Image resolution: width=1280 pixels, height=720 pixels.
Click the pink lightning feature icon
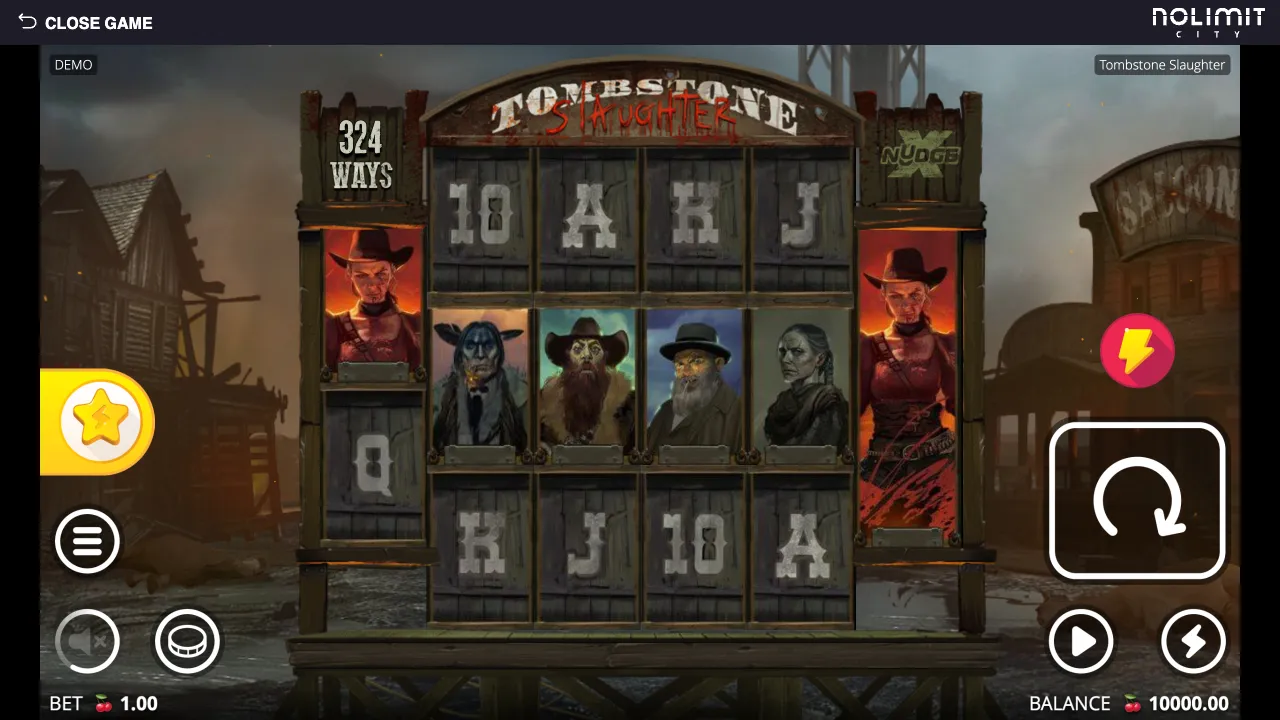click(x=1137, y=351)
